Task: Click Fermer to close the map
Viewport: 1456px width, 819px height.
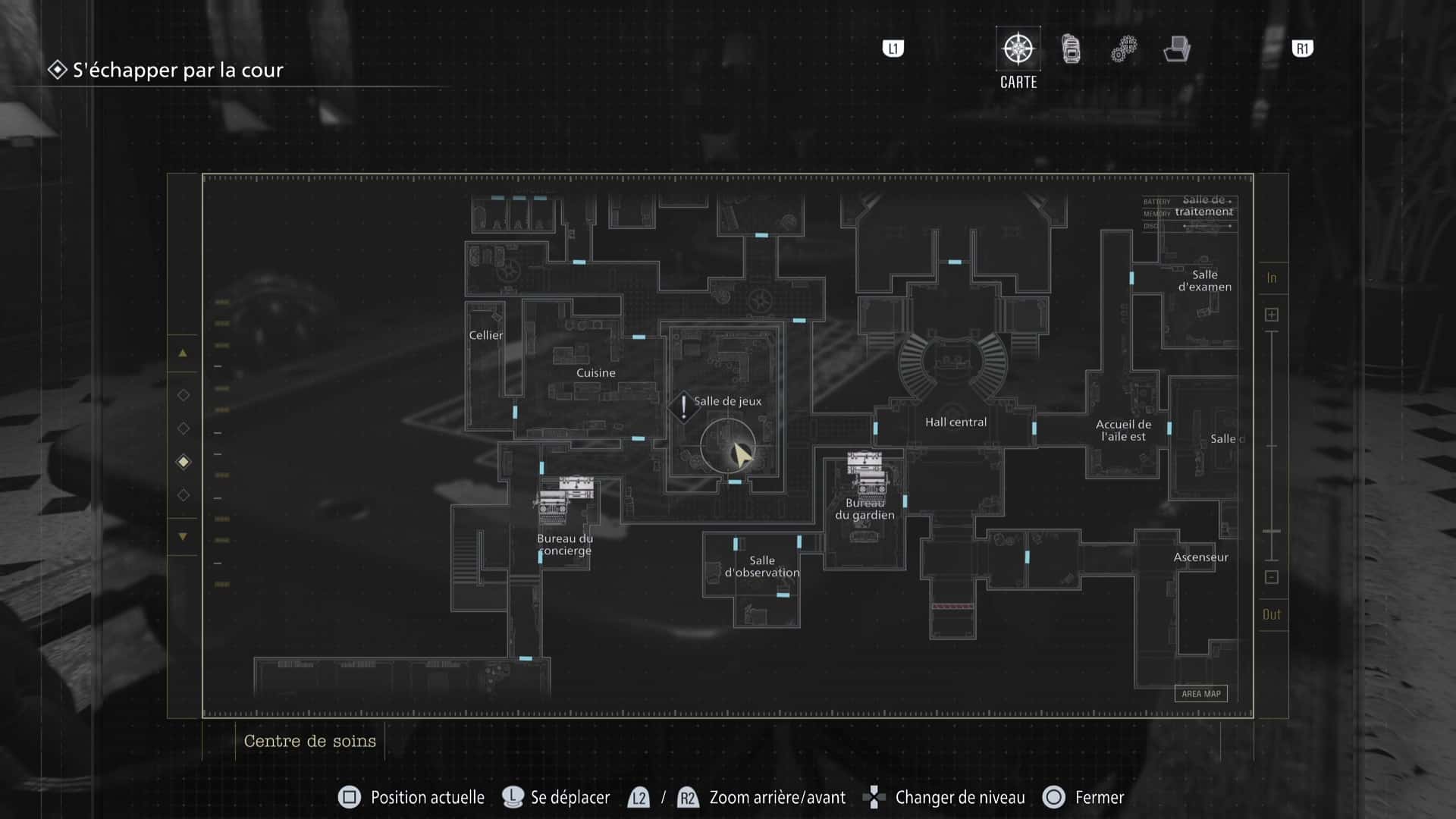Action: 1099,797
